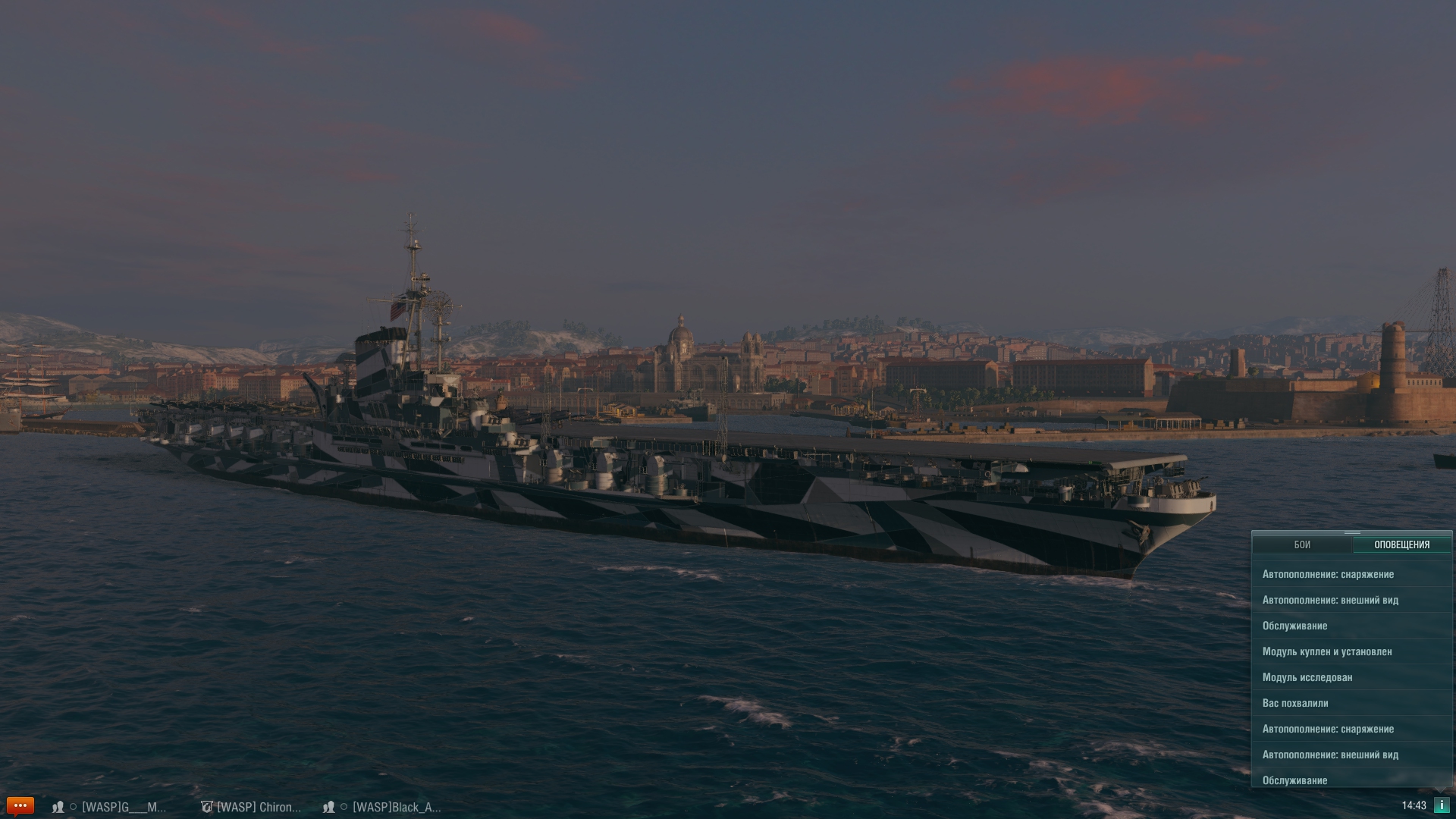Open the orange chat speech-bubble button

click(x=20, y=805)
